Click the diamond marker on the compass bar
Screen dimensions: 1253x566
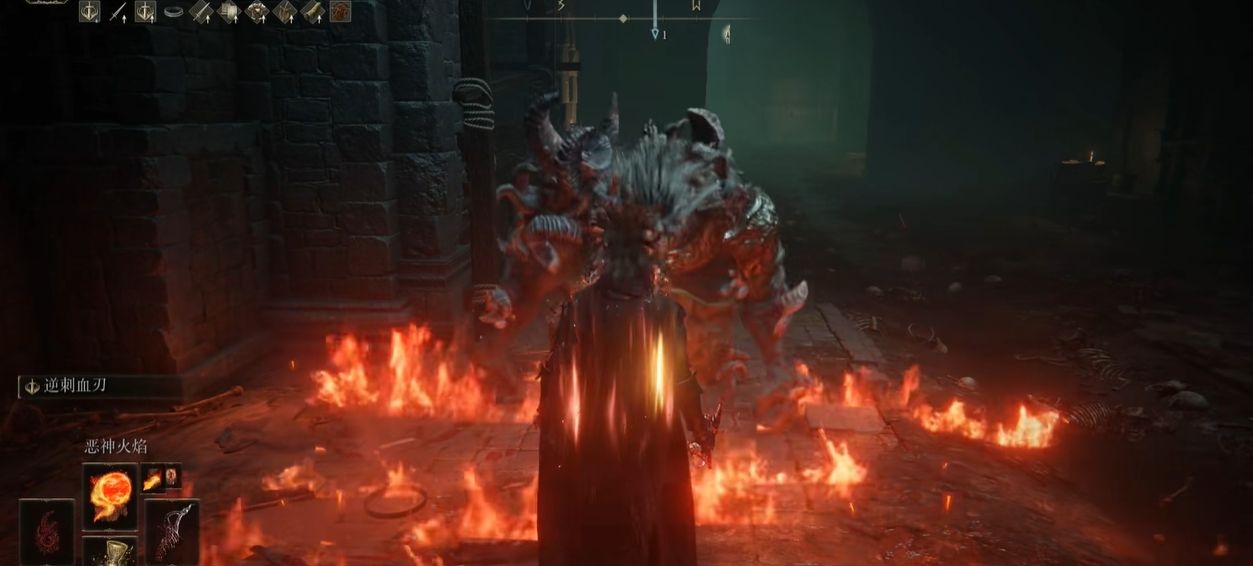(623, 18)
